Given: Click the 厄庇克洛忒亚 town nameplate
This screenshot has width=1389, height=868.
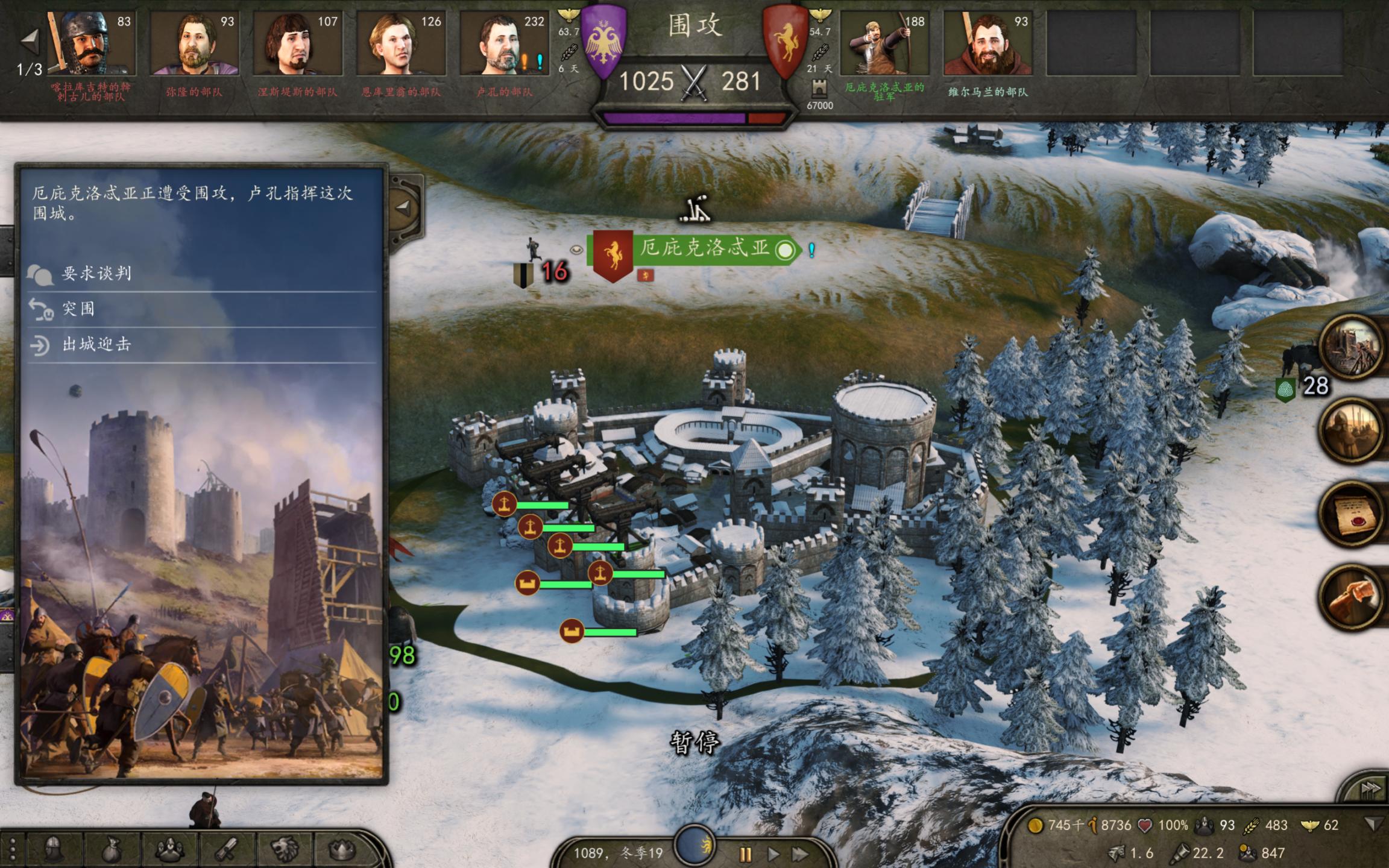Looking at the screenshot, I should [x=704, y=248].
